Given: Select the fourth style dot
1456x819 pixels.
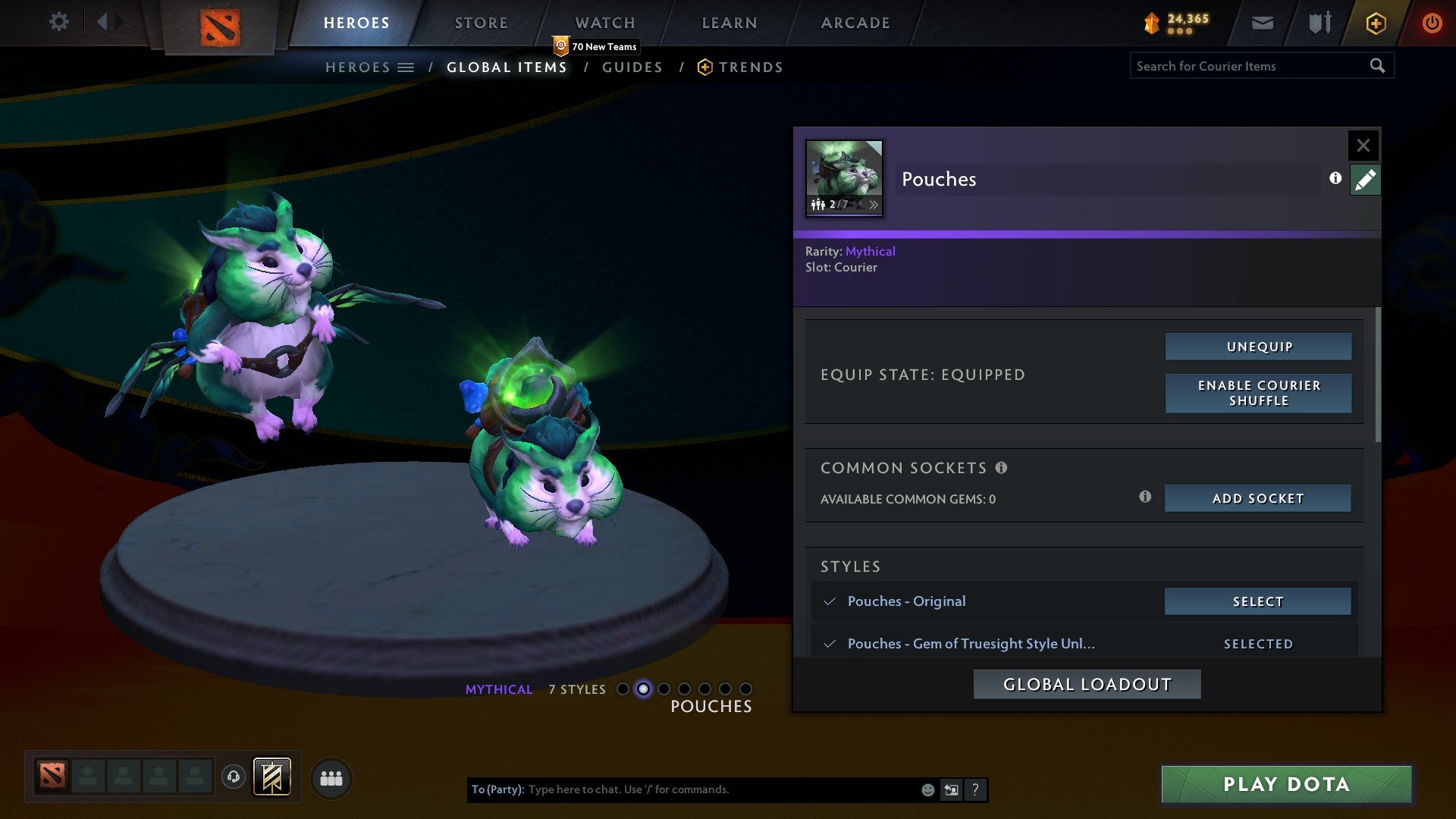Looking at the screenshot, I should [x=683, y=689].
